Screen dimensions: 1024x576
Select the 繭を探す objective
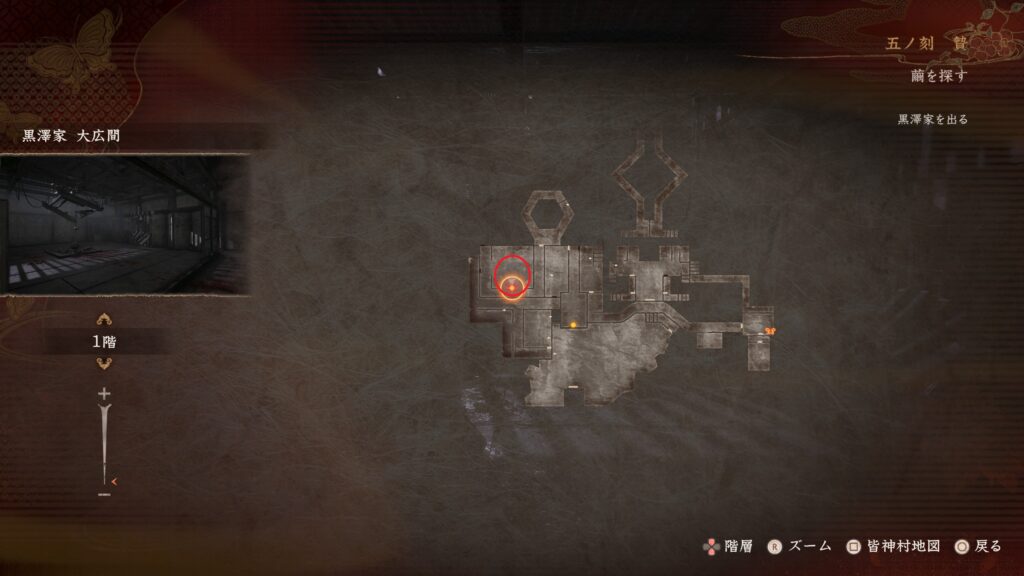click(939, 76)
